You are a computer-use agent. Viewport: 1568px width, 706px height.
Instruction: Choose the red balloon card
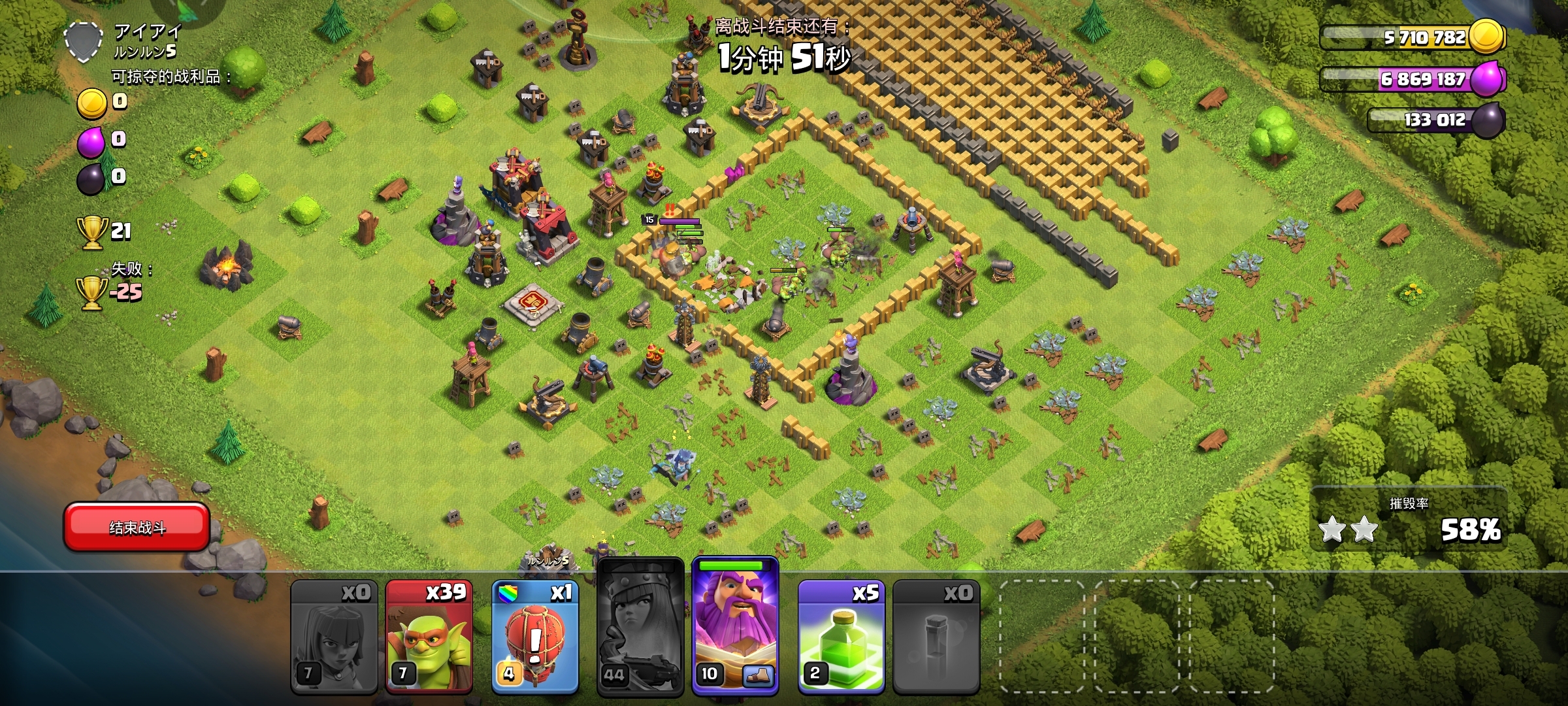535,636
